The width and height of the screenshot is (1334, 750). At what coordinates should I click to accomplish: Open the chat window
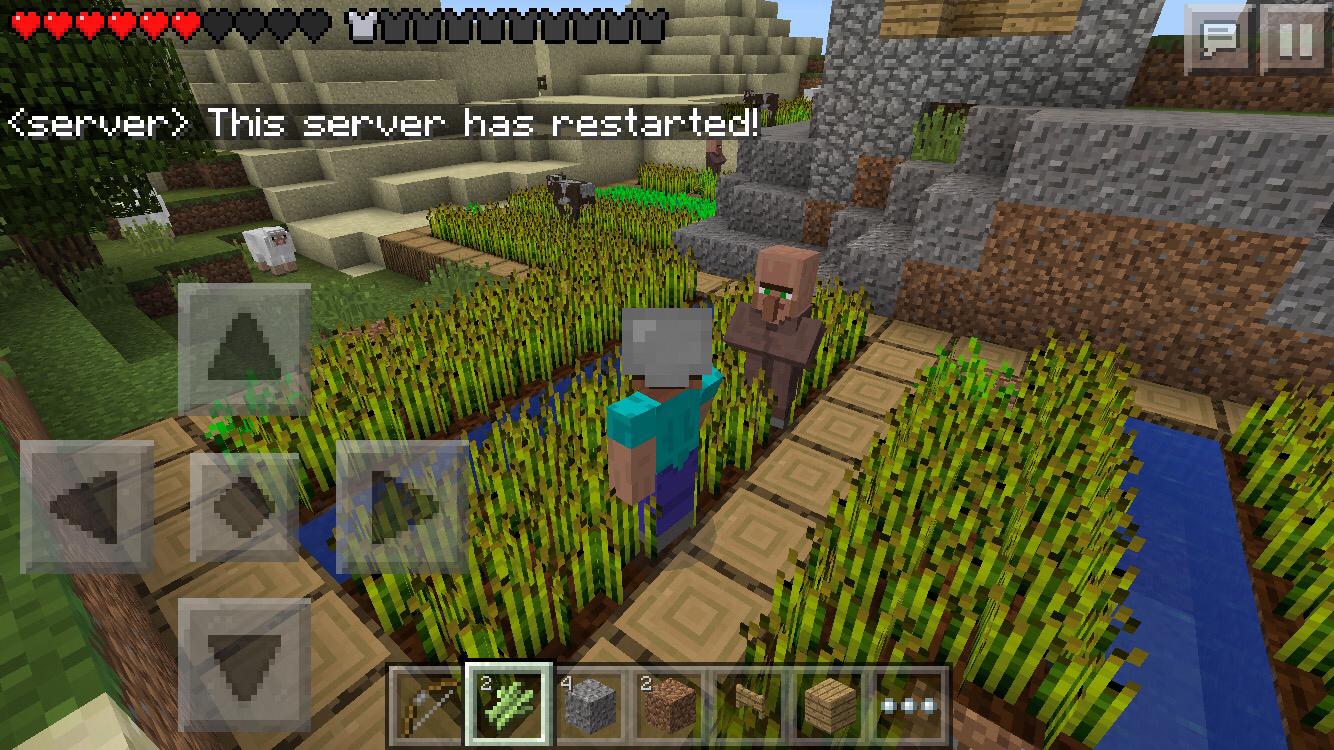(1219, 40)
